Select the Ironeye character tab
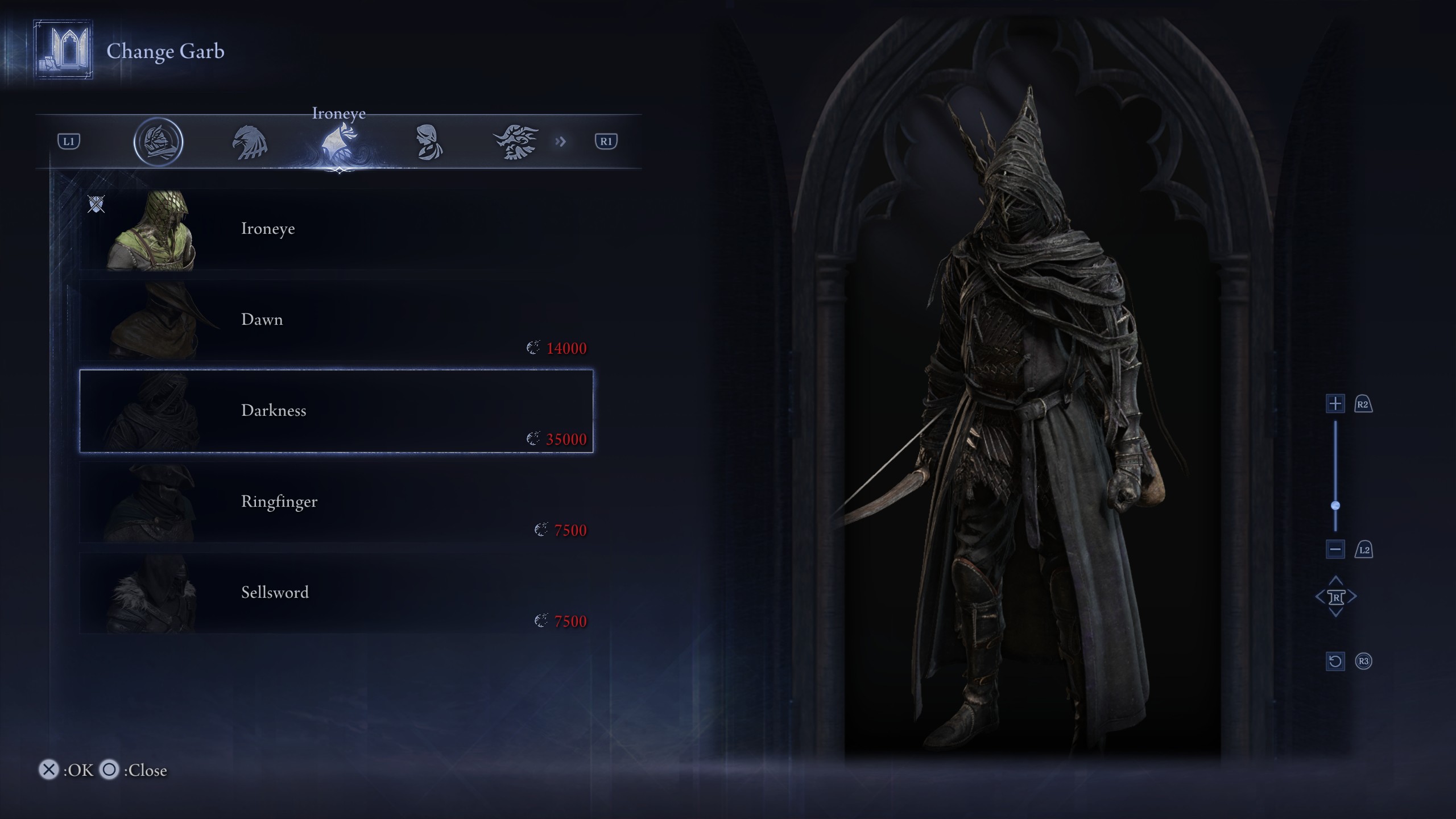The image size is (1456, 819). click(339, 142)
